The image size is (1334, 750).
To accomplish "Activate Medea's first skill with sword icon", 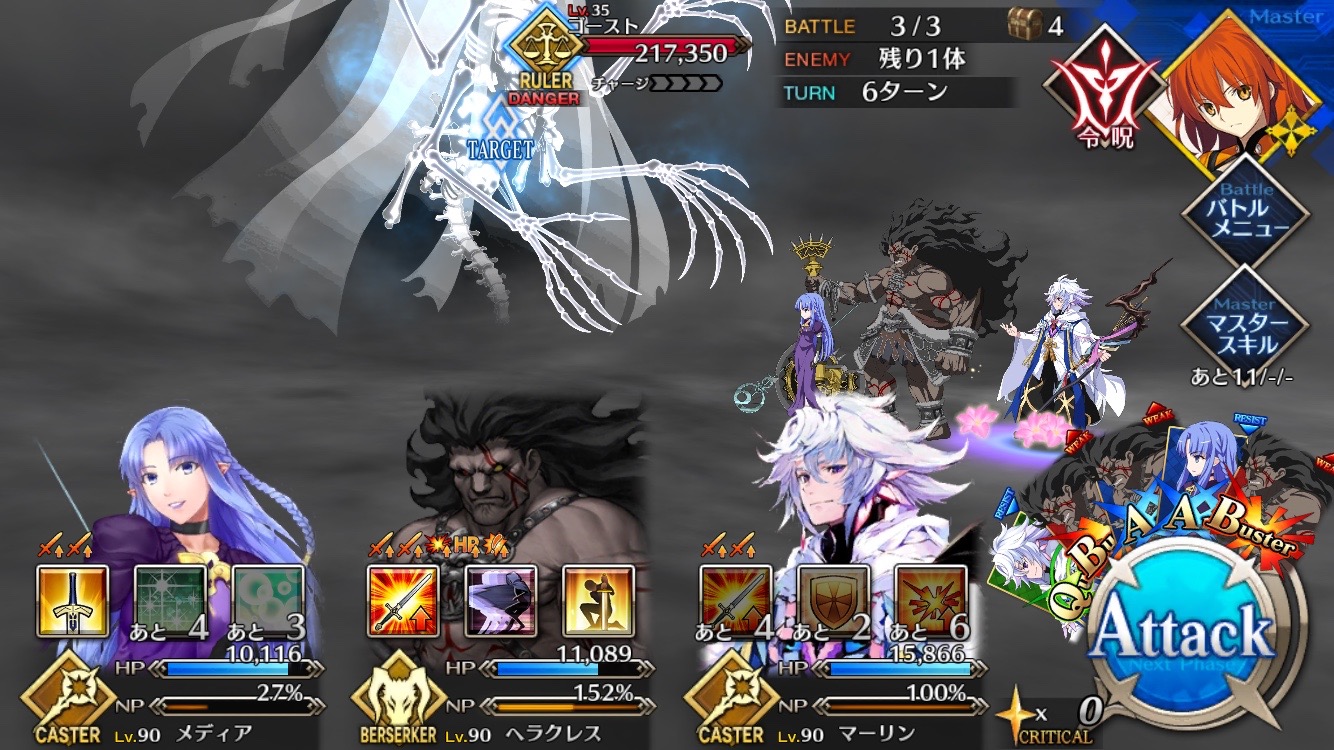I will (x=73, y=601).
